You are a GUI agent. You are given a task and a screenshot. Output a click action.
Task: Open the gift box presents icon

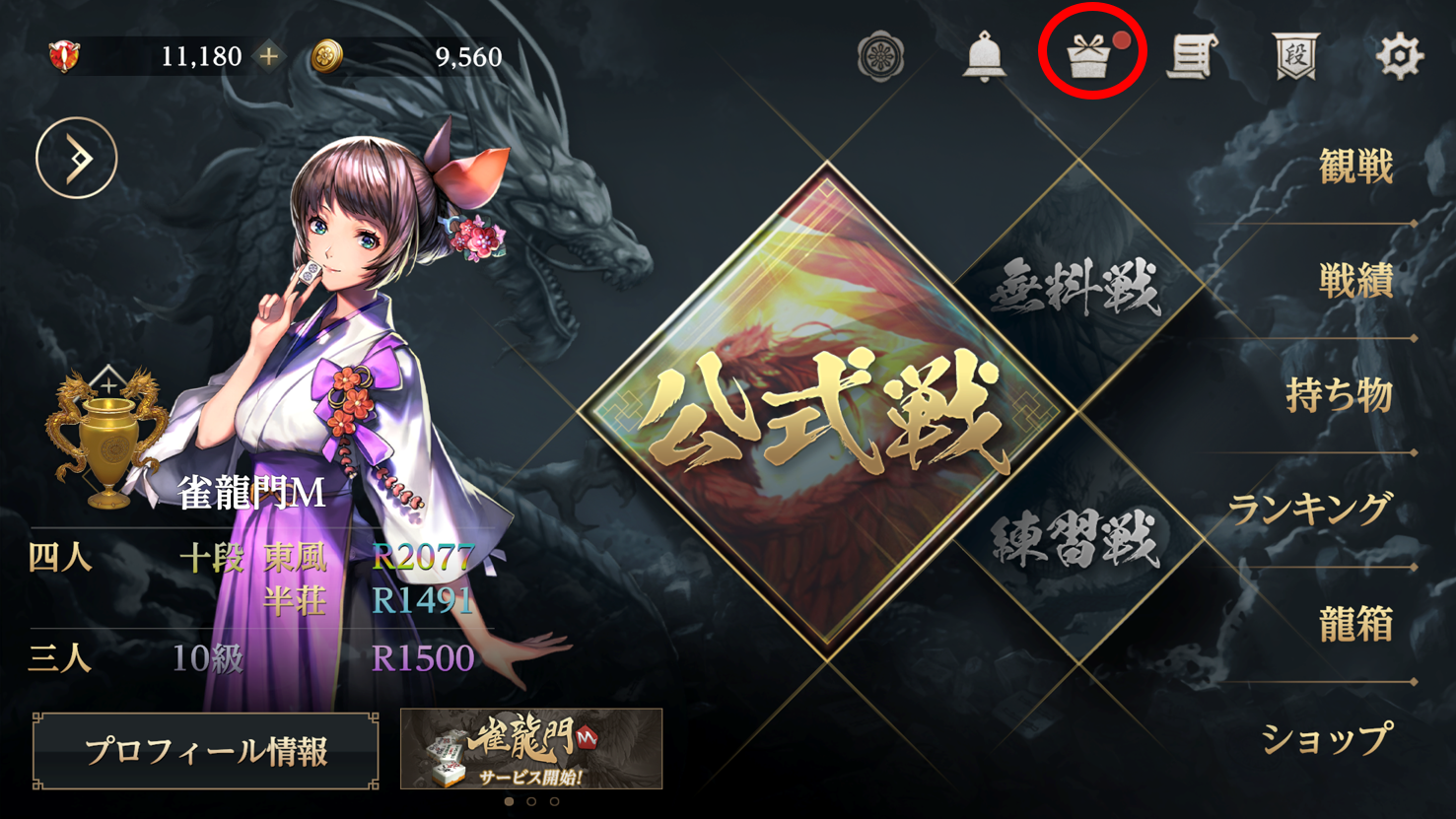(x=1089, y=56)
